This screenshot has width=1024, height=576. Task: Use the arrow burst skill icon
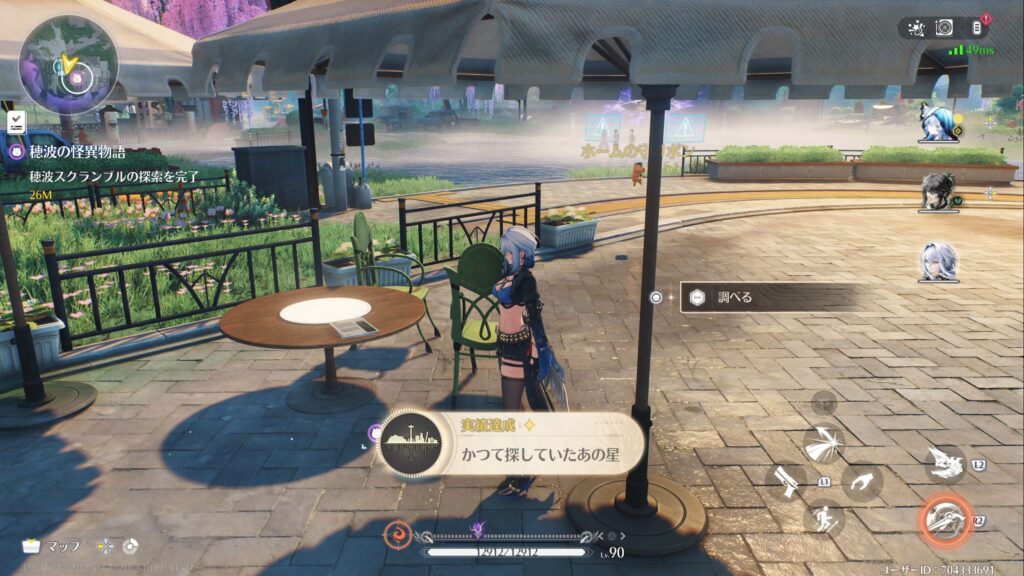click(823, 444)
